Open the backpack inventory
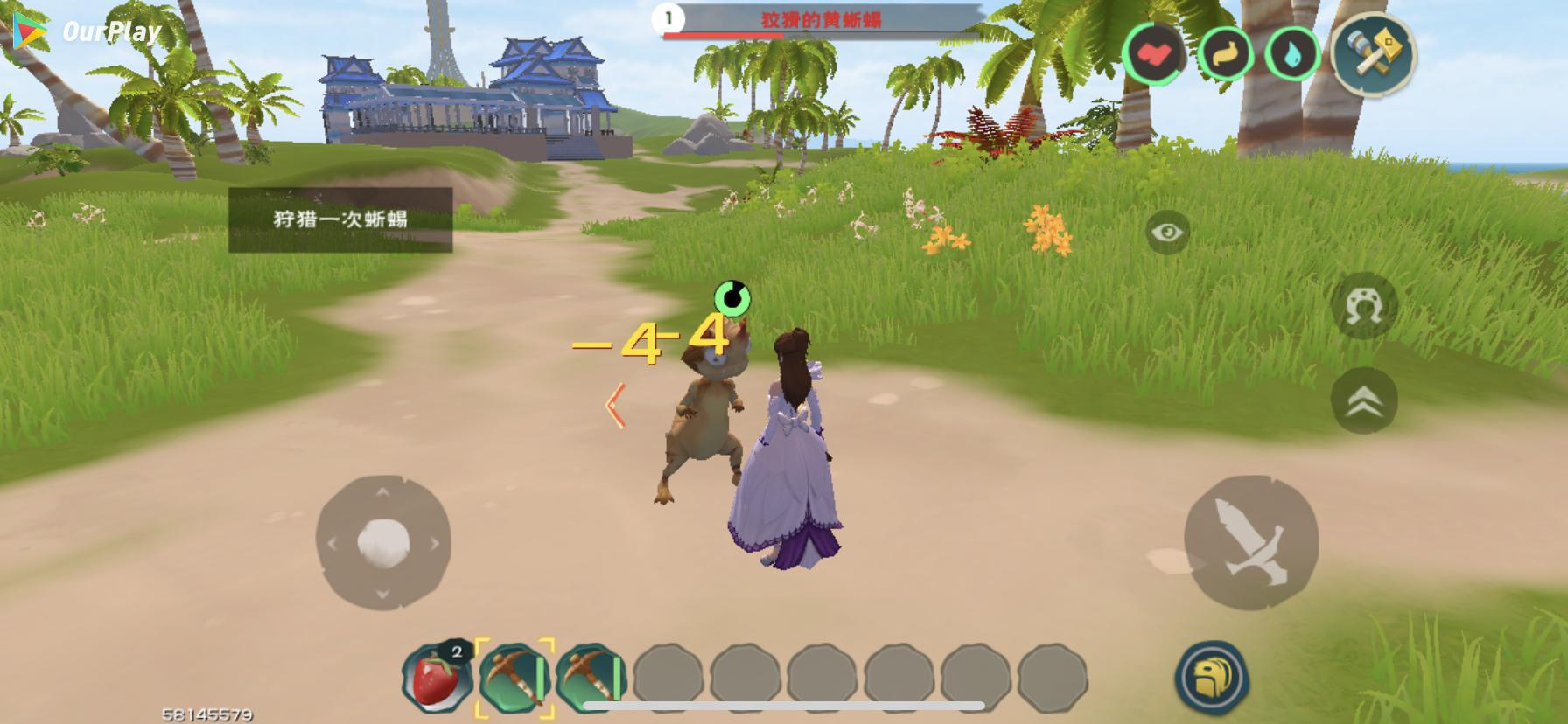This screenshot has height=724, width=1568. click(x=1212, y=678)
